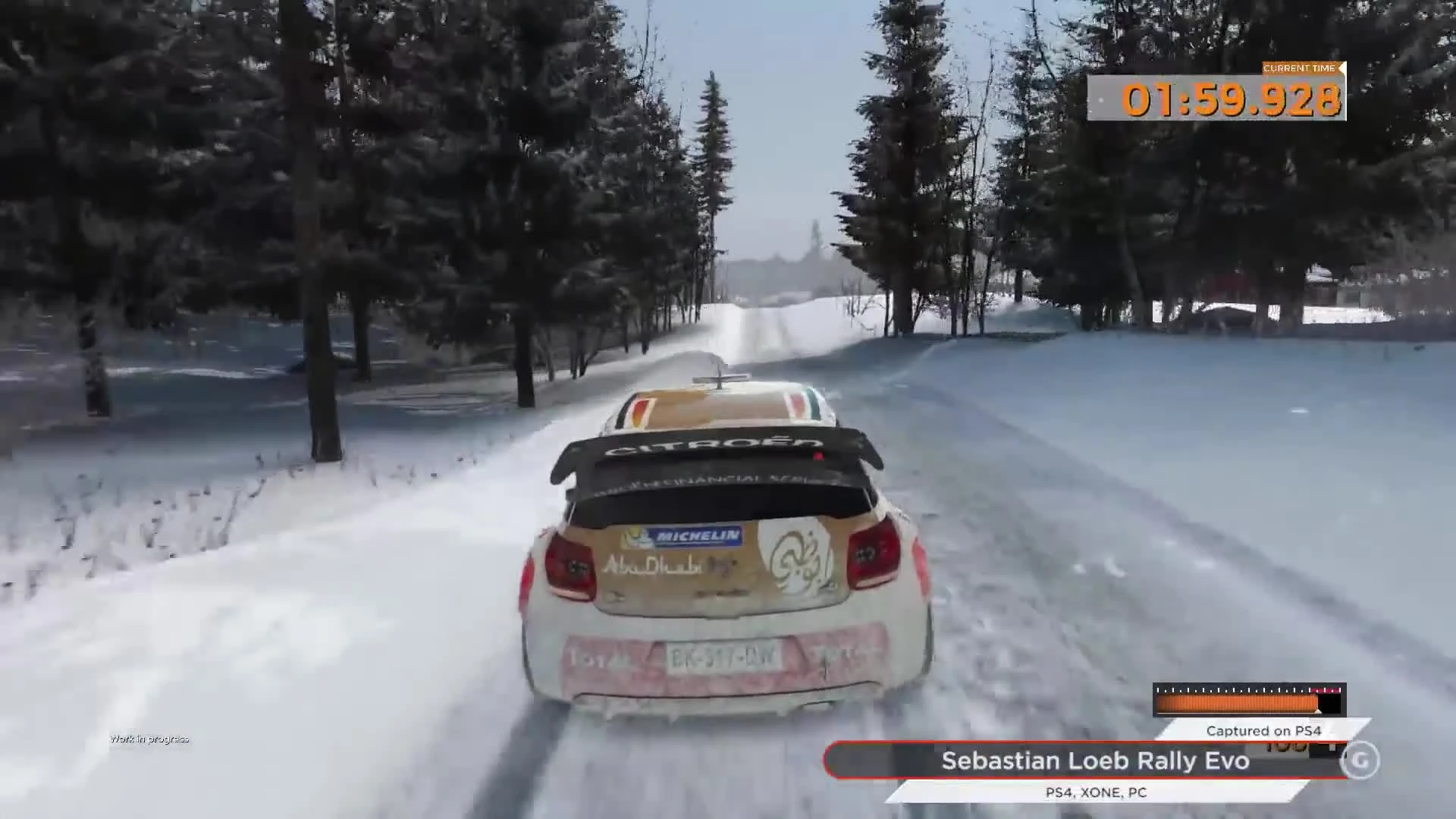Click the Work in progress watermark
Viewport: 1456px width, 819px height.
pyautogui.click(x=150, y=738)
